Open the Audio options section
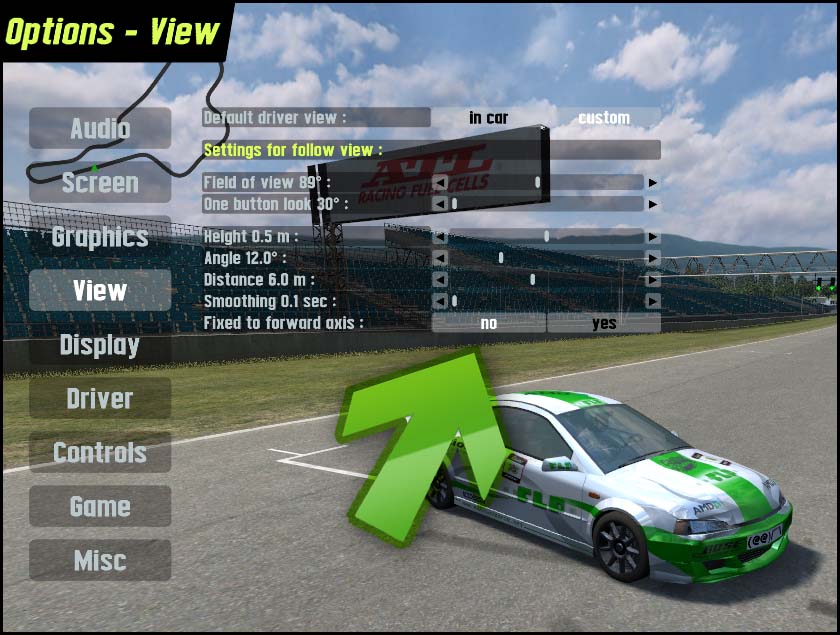840x635 pixels. [99, 128]
